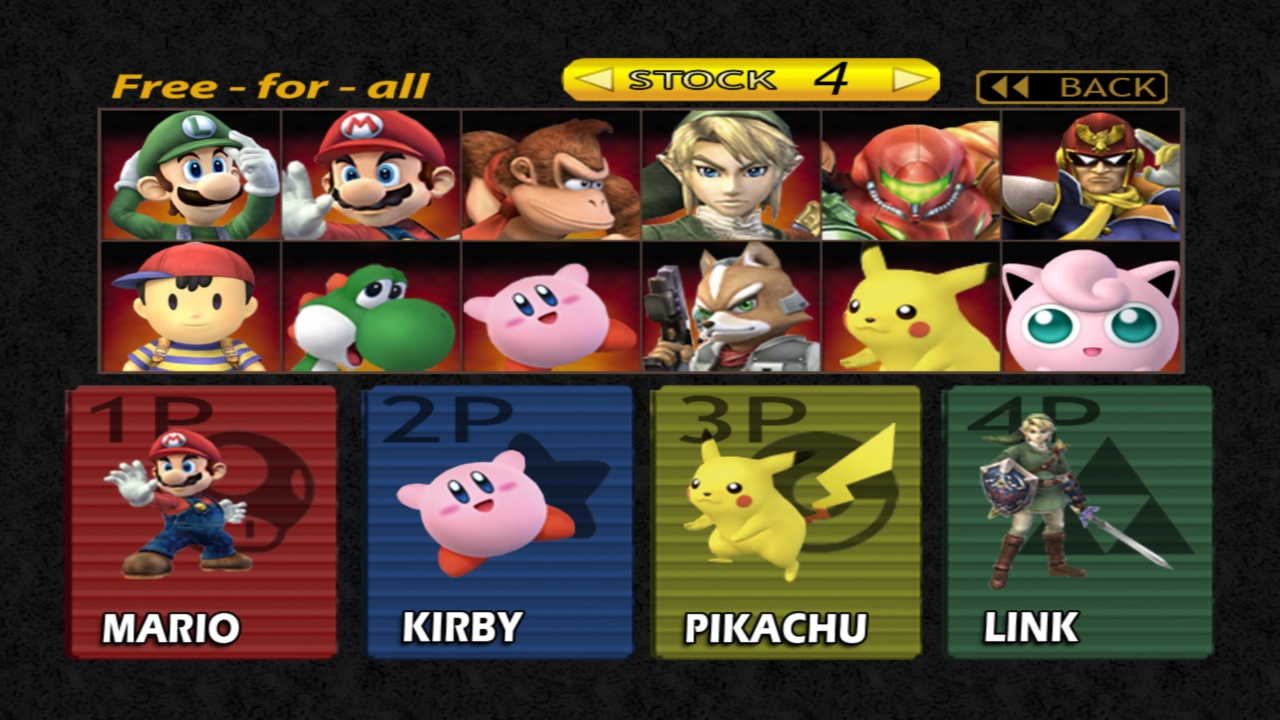Choose Yoshi from the character grid
Screen dimensions: 1280x720
371,306
